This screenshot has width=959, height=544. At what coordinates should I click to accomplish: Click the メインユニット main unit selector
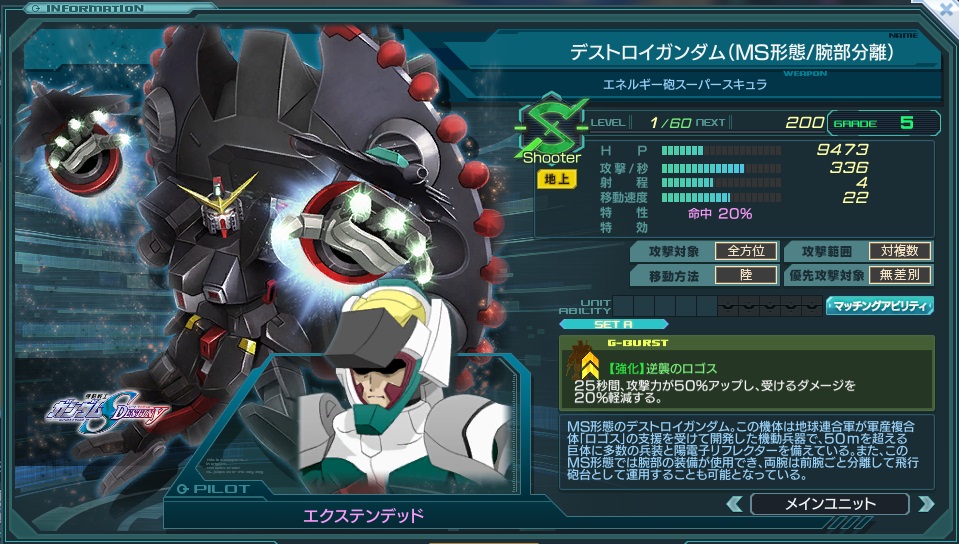coord(829,504)
